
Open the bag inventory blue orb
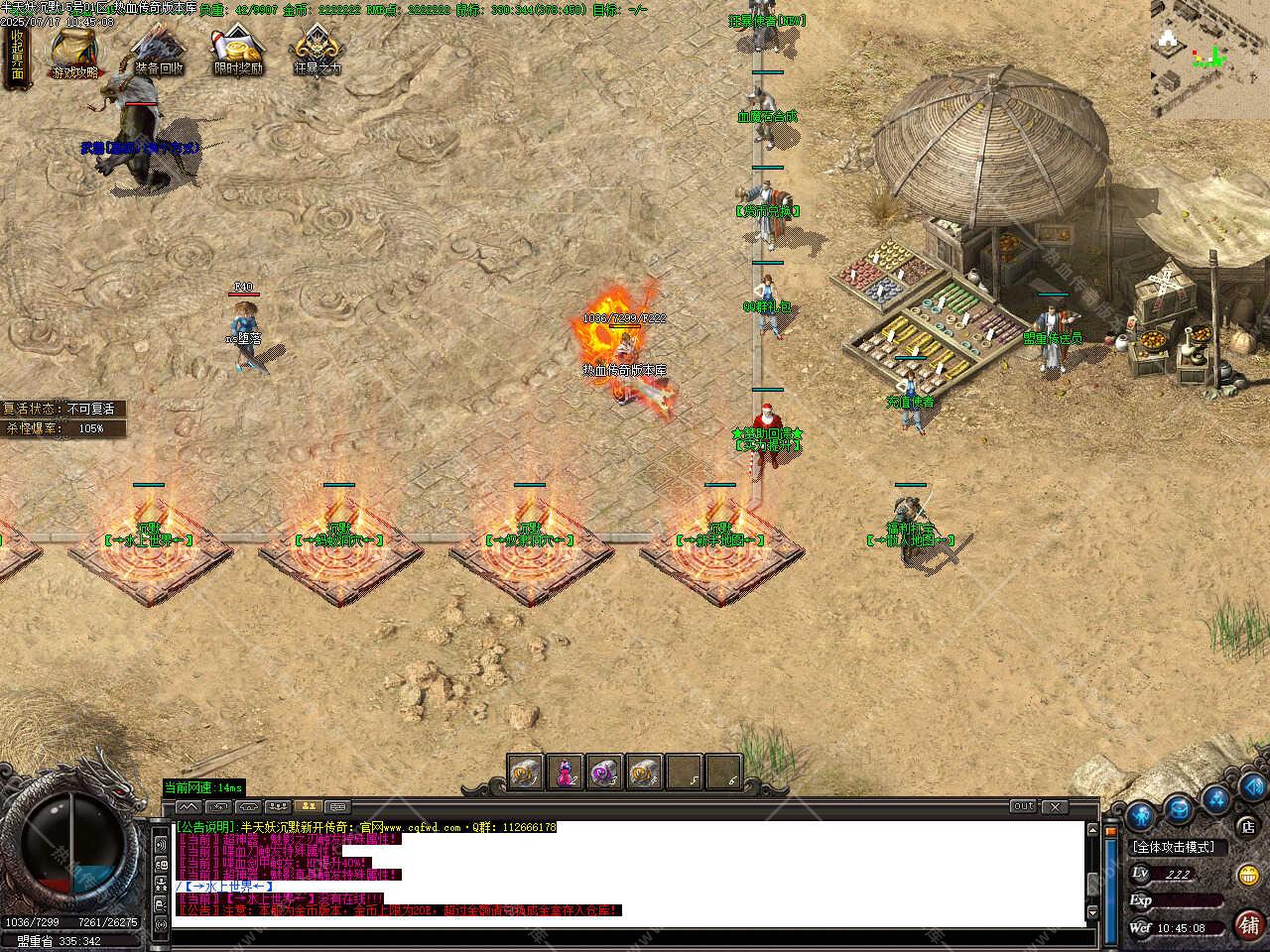pos(1179,808)
